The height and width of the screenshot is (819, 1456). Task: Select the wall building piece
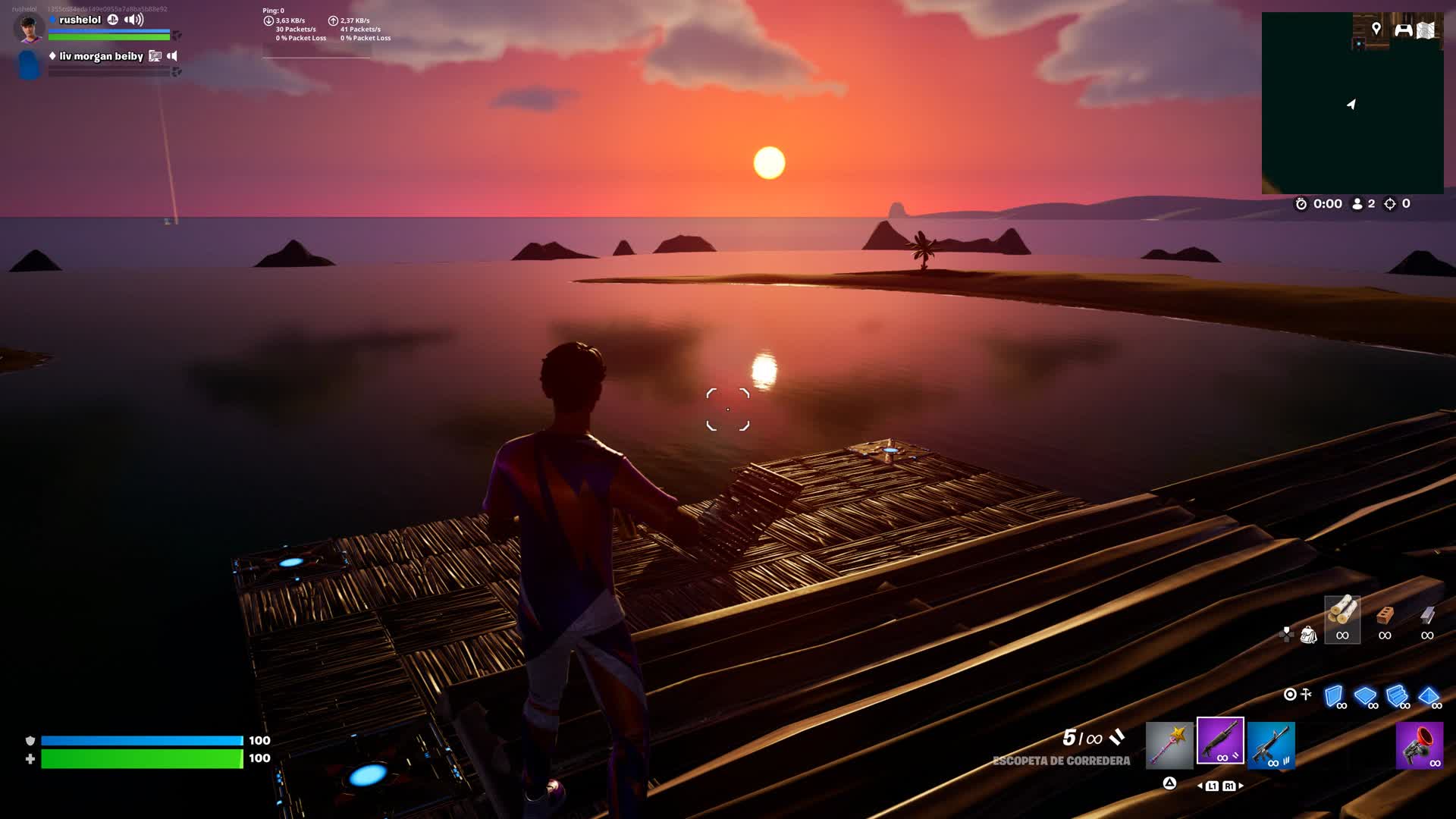pos(1334,696)
